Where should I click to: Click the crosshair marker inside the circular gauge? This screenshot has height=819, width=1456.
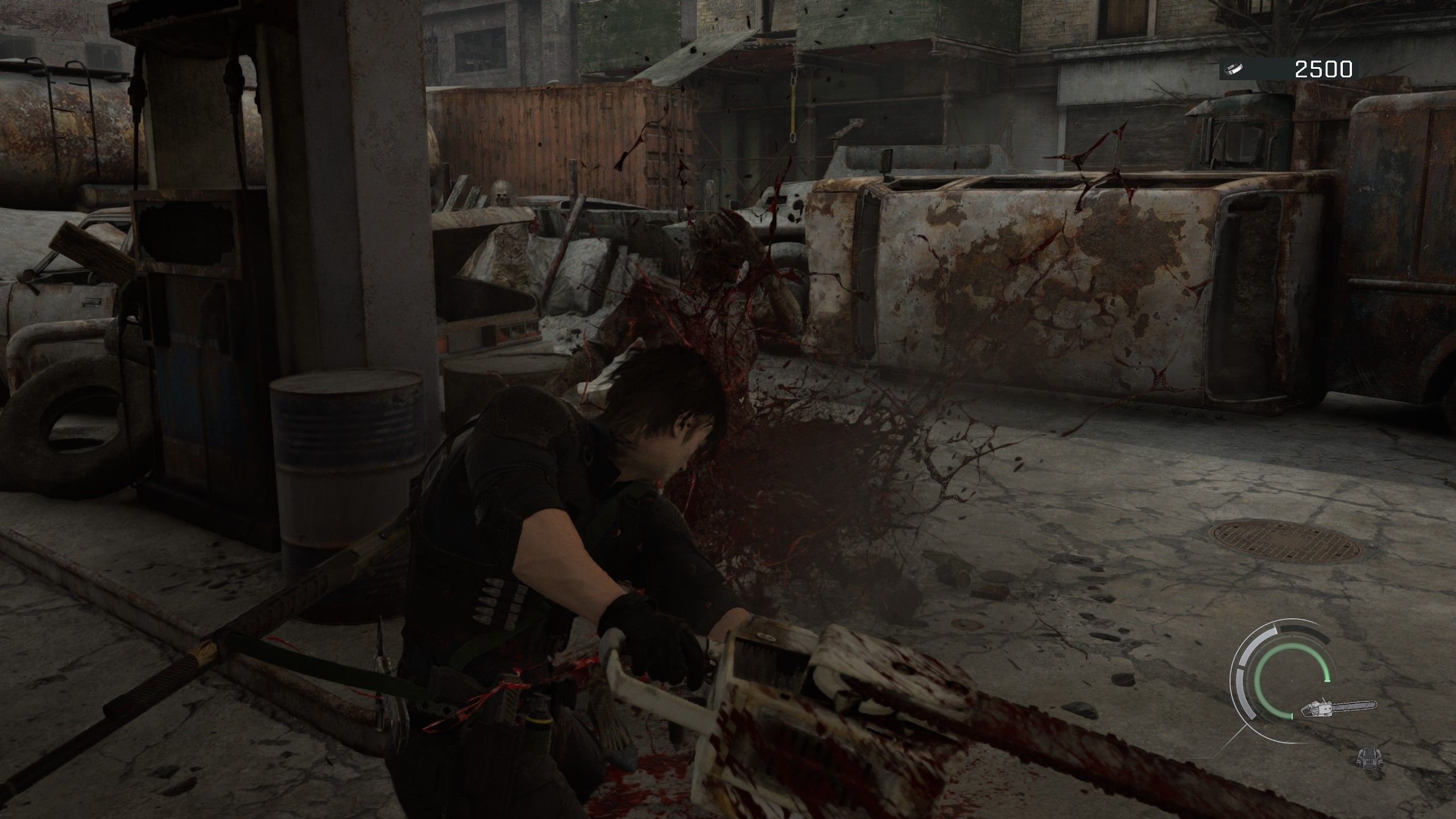coord(1292,681)
